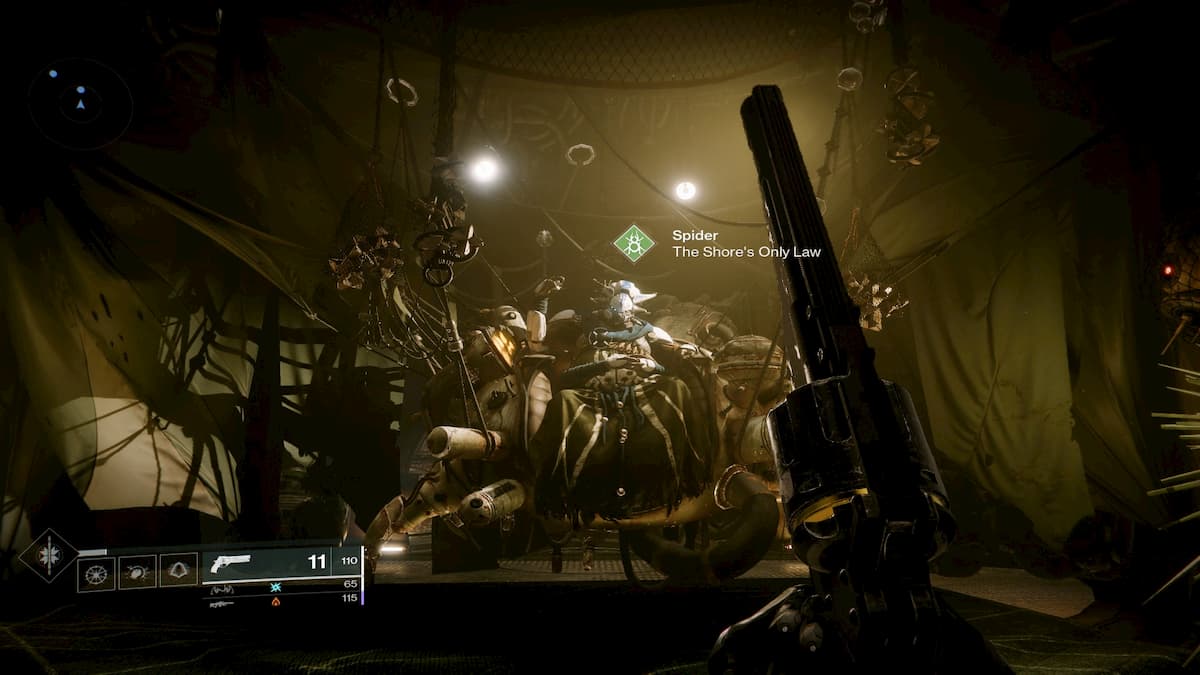The width and height of the screenshot is (1200, 675).
Task: Use the melee ability icon
Action: (x=137, y=572)
